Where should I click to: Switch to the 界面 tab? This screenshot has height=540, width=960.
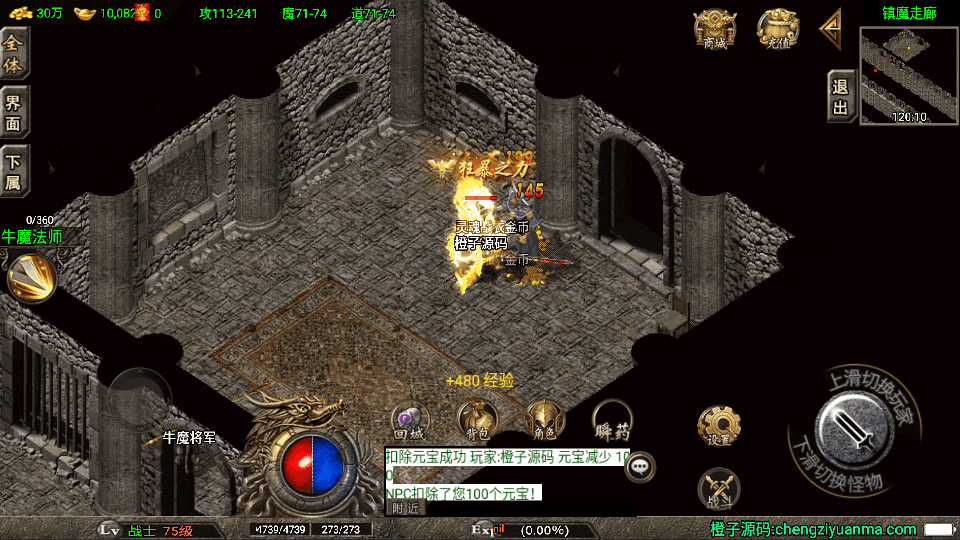pos(14,110)
